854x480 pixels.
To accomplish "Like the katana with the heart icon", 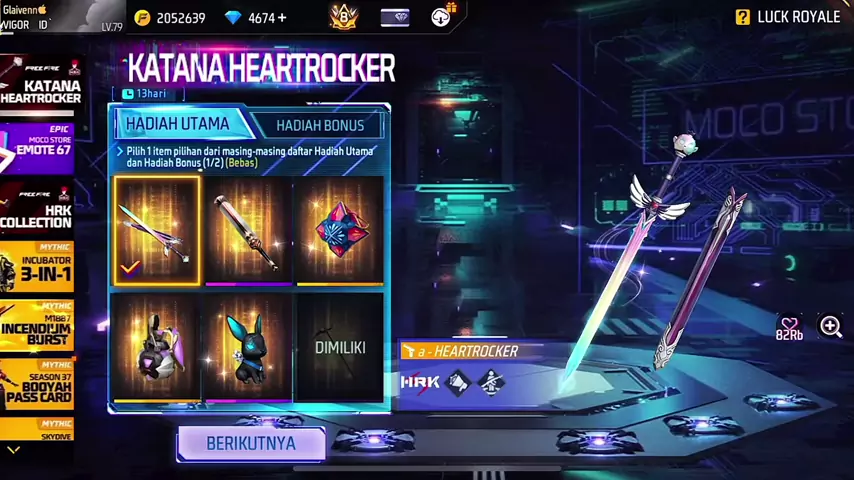I will tap(789, 325).
